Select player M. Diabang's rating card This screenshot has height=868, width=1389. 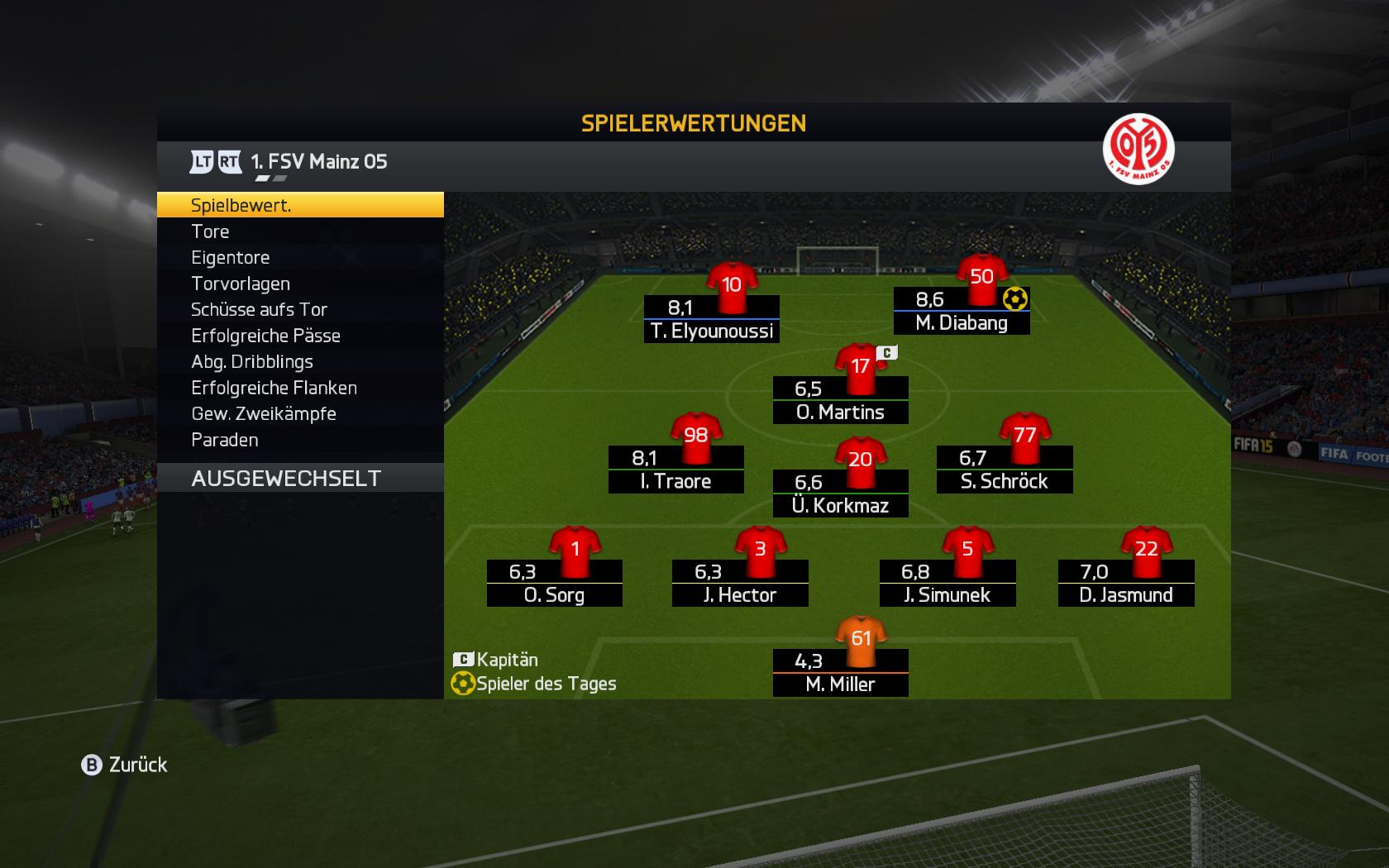[962, 311]
